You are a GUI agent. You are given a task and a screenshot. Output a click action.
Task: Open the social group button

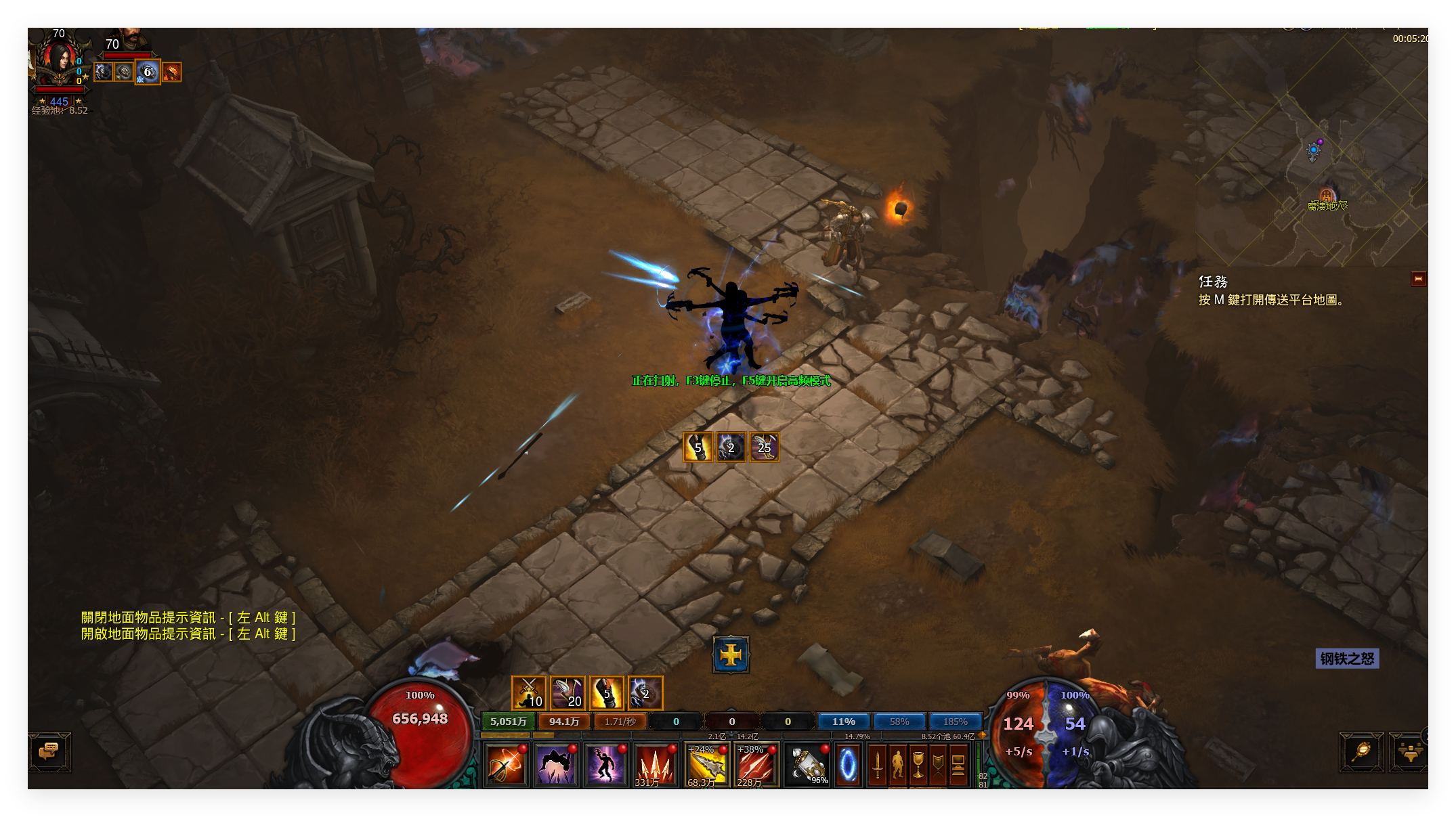[x=1409, y=751]
